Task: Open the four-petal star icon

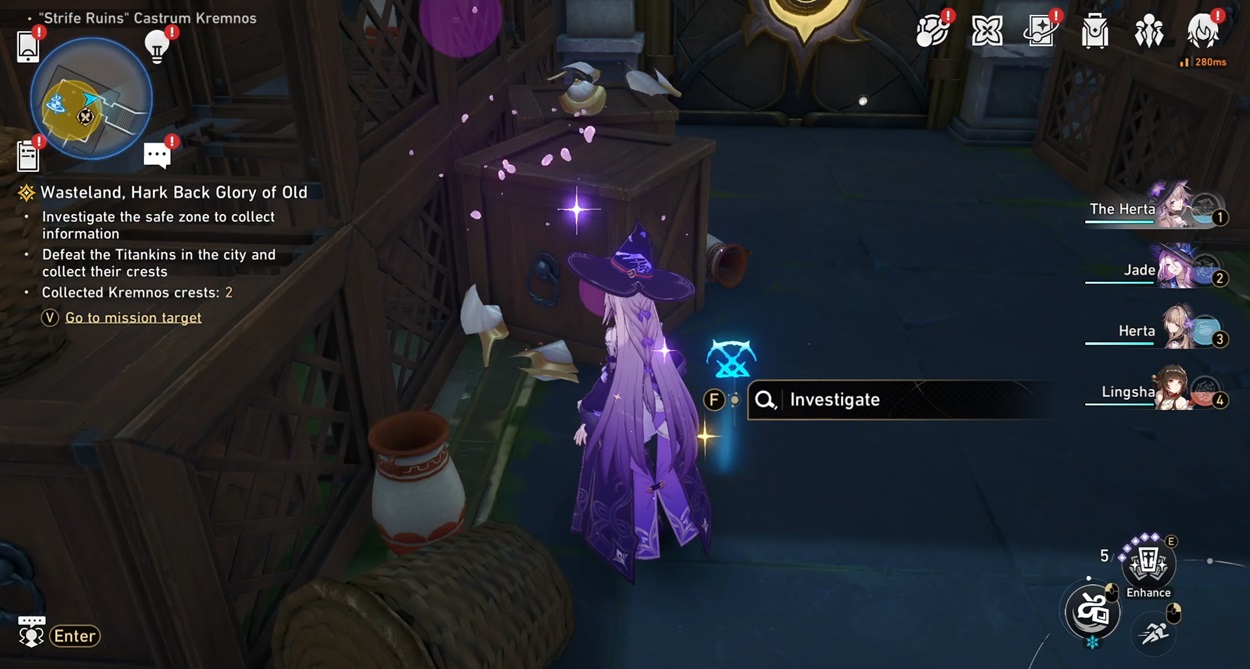Action: point(987,32)
